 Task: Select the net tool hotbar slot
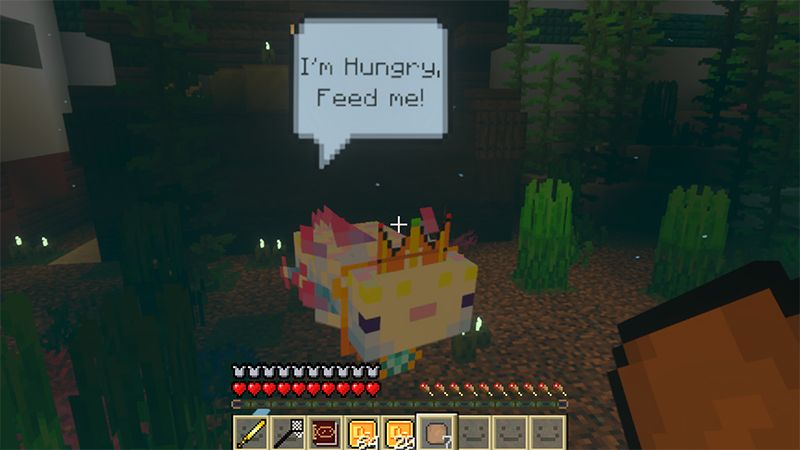point(288,432)
